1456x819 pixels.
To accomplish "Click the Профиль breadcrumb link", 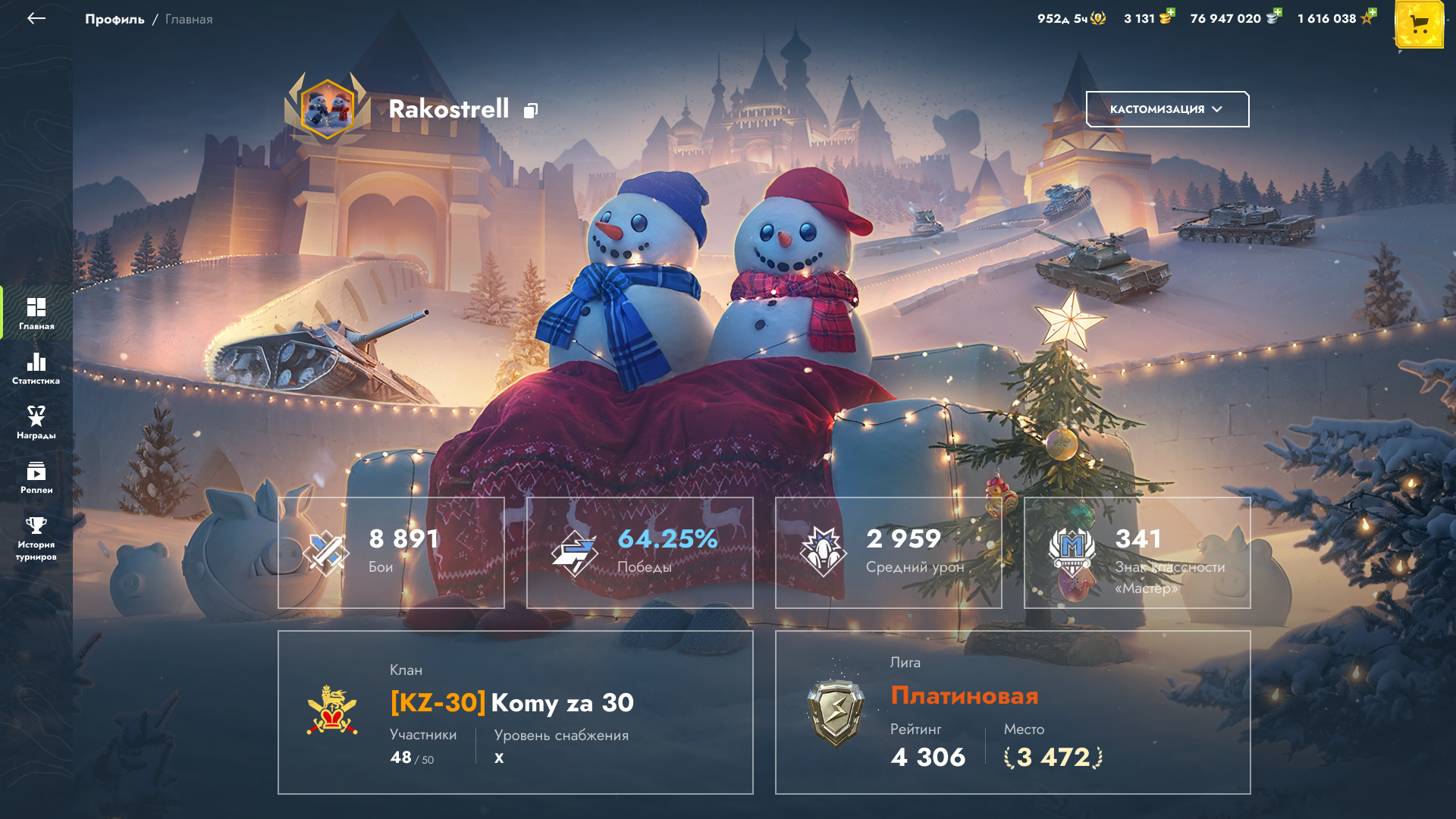I will click(x=115, y=19).
